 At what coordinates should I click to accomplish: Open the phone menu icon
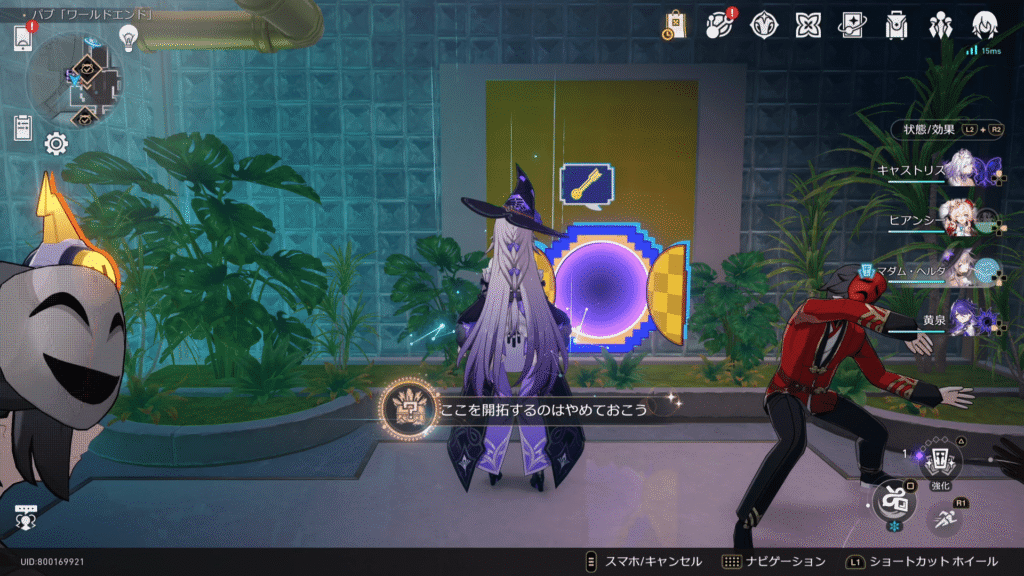click(23, 38)
